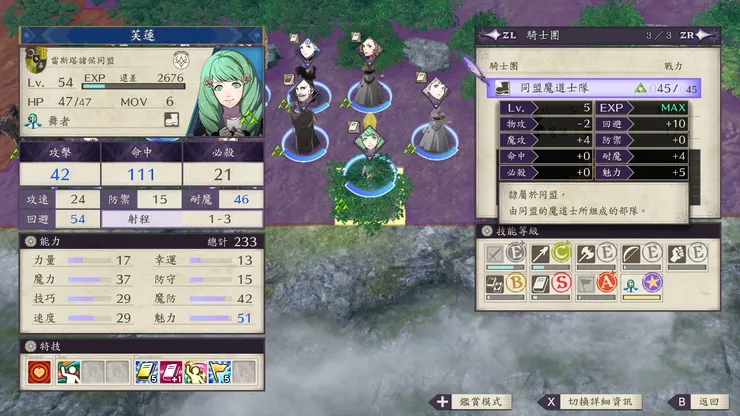Select the red heart ability icon
Viewport: 740px width, 416px height.
click(40, 374)
